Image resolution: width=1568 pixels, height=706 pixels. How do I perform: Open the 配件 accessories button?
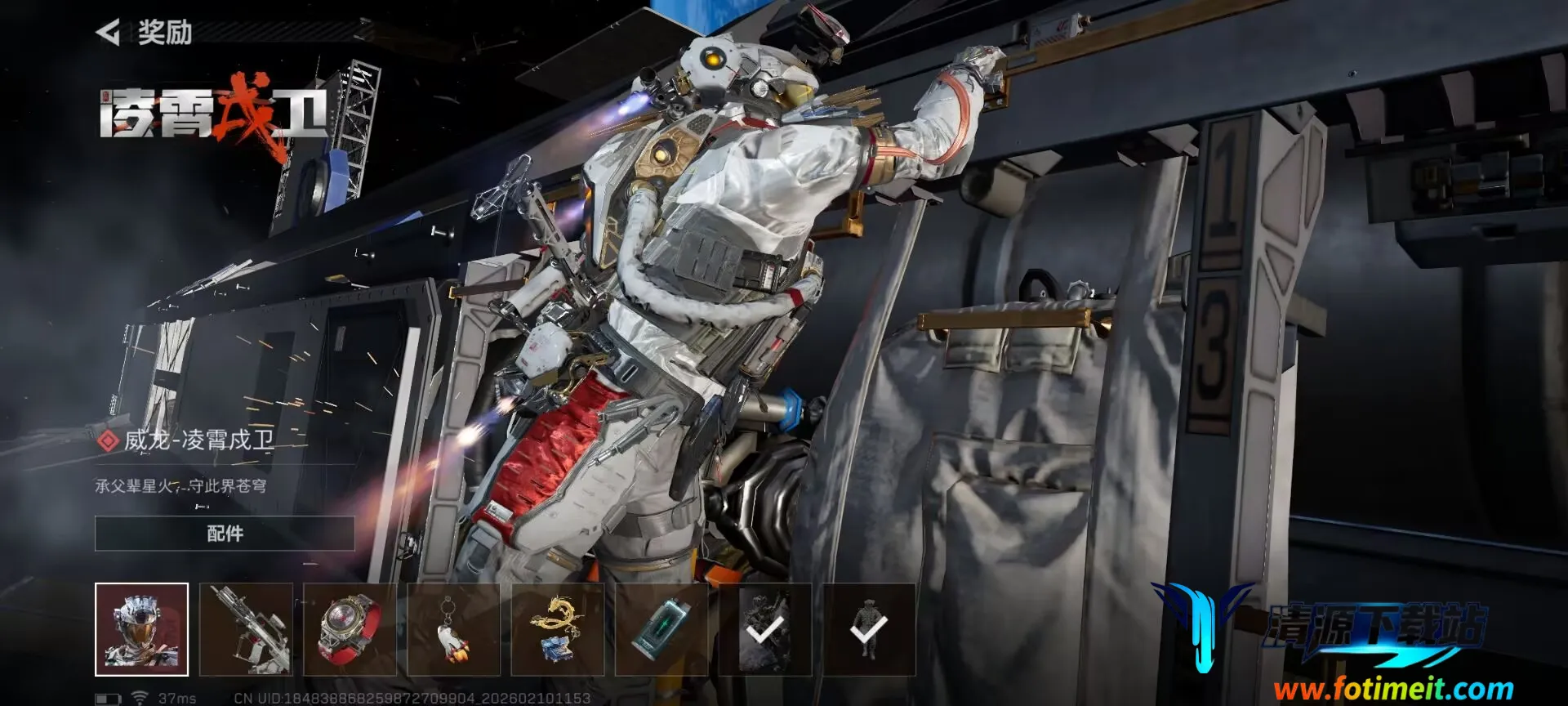click(x=225, y=534)
